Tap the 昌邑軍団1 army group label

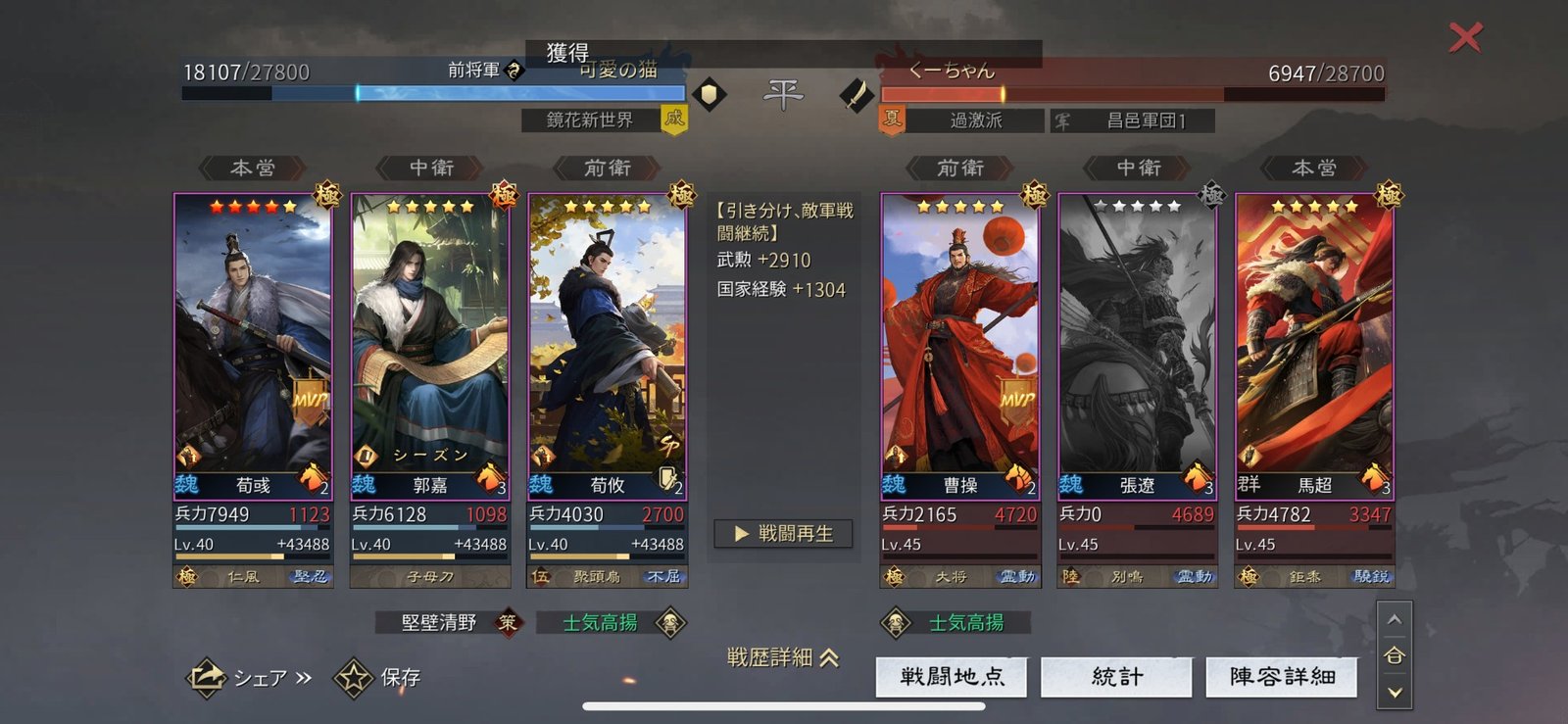[1145, 121]
